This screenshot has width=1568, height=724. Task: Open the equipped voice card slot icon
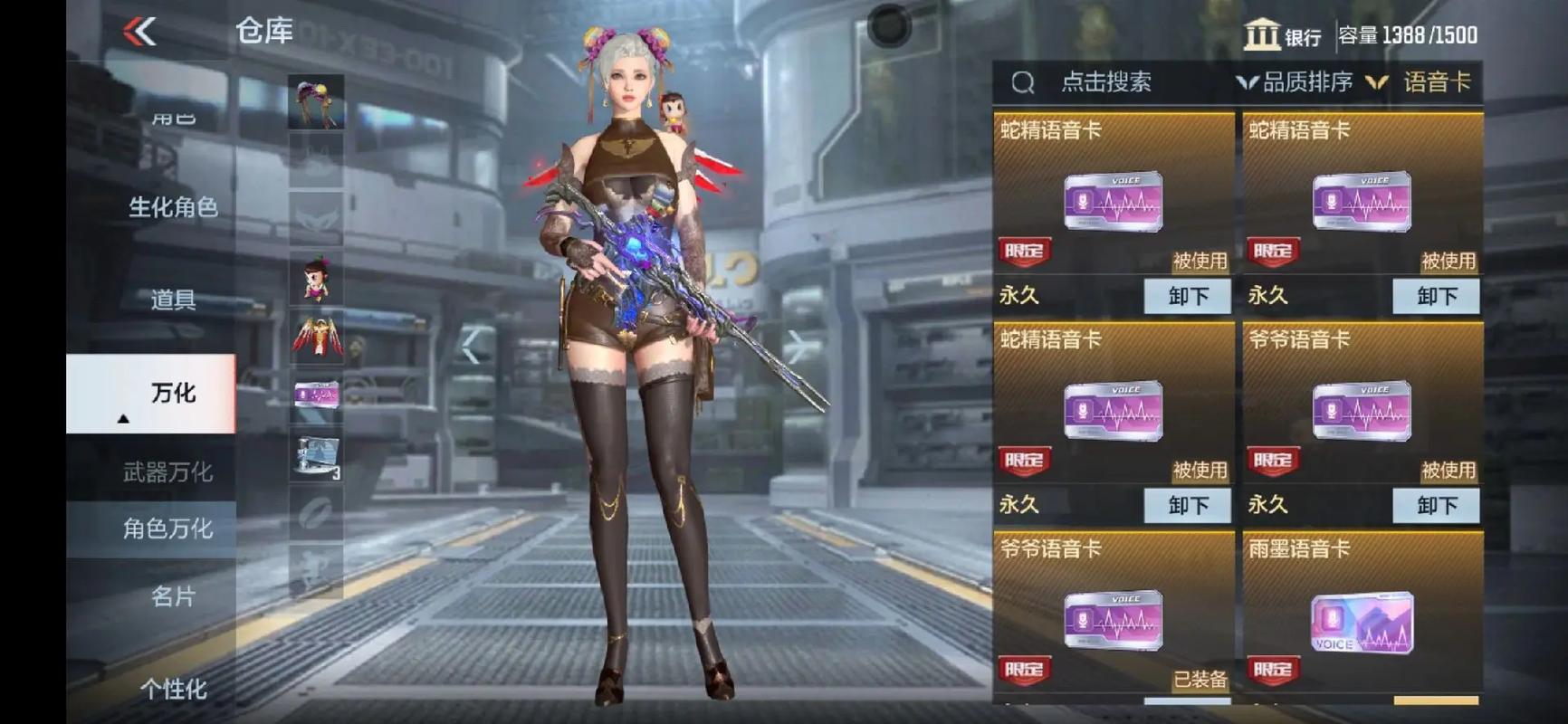315,395
